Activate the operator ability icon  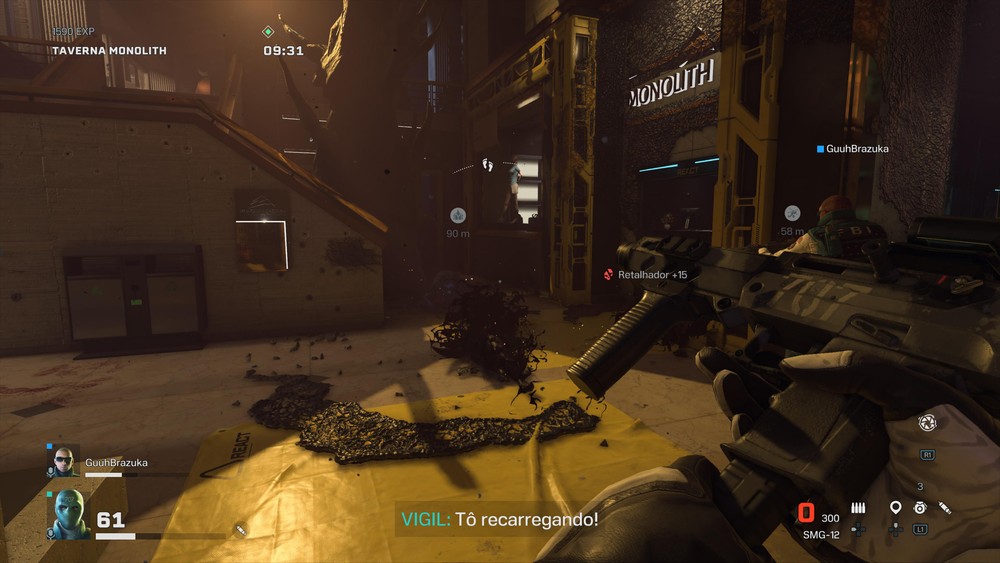pos(926,423)
